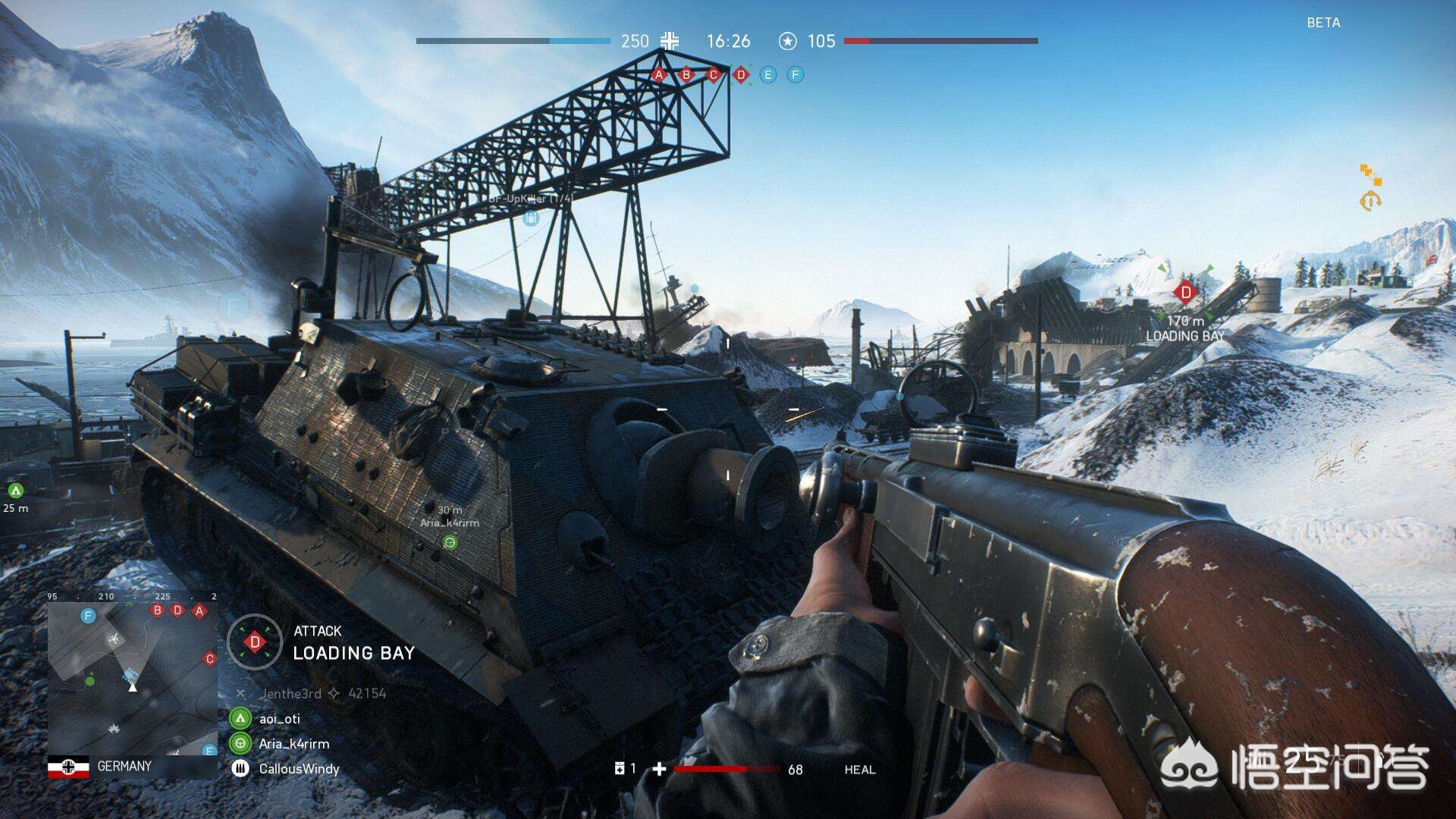Select objective flag B in the top bar
The image size is (1456, 819).
(x=686, y=74)
